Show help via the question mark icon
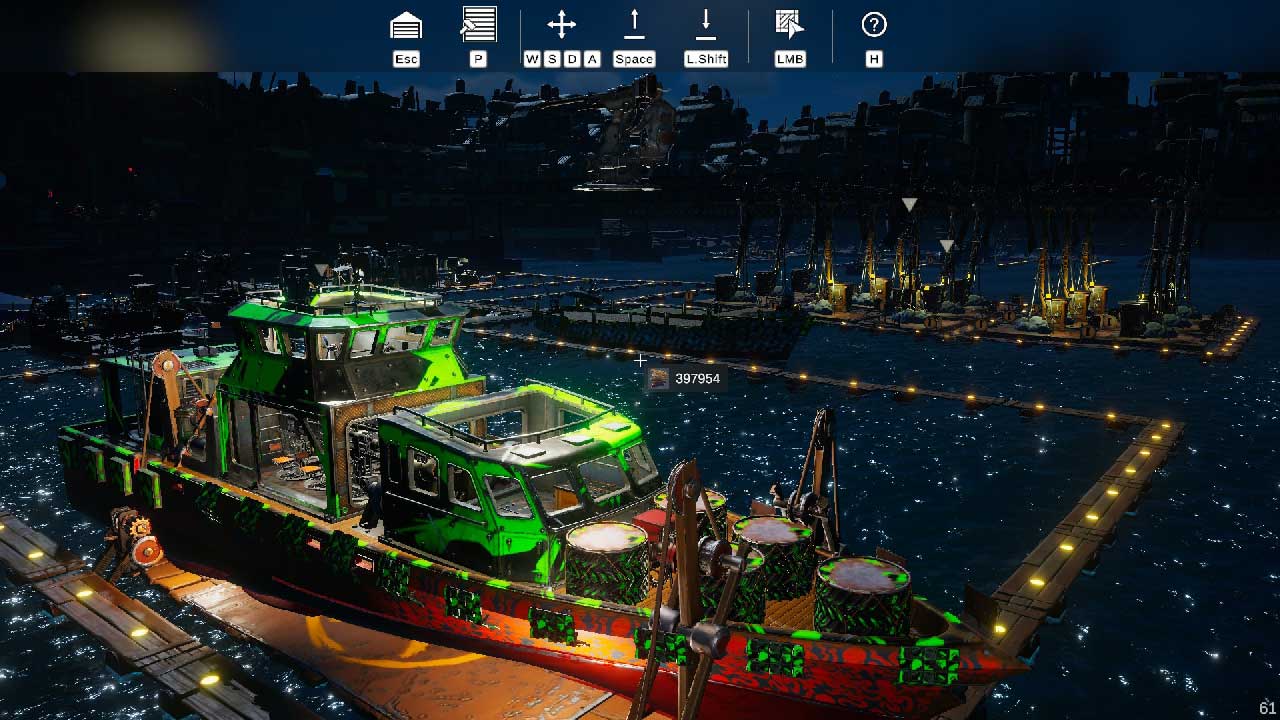 (x=874, y=25)
